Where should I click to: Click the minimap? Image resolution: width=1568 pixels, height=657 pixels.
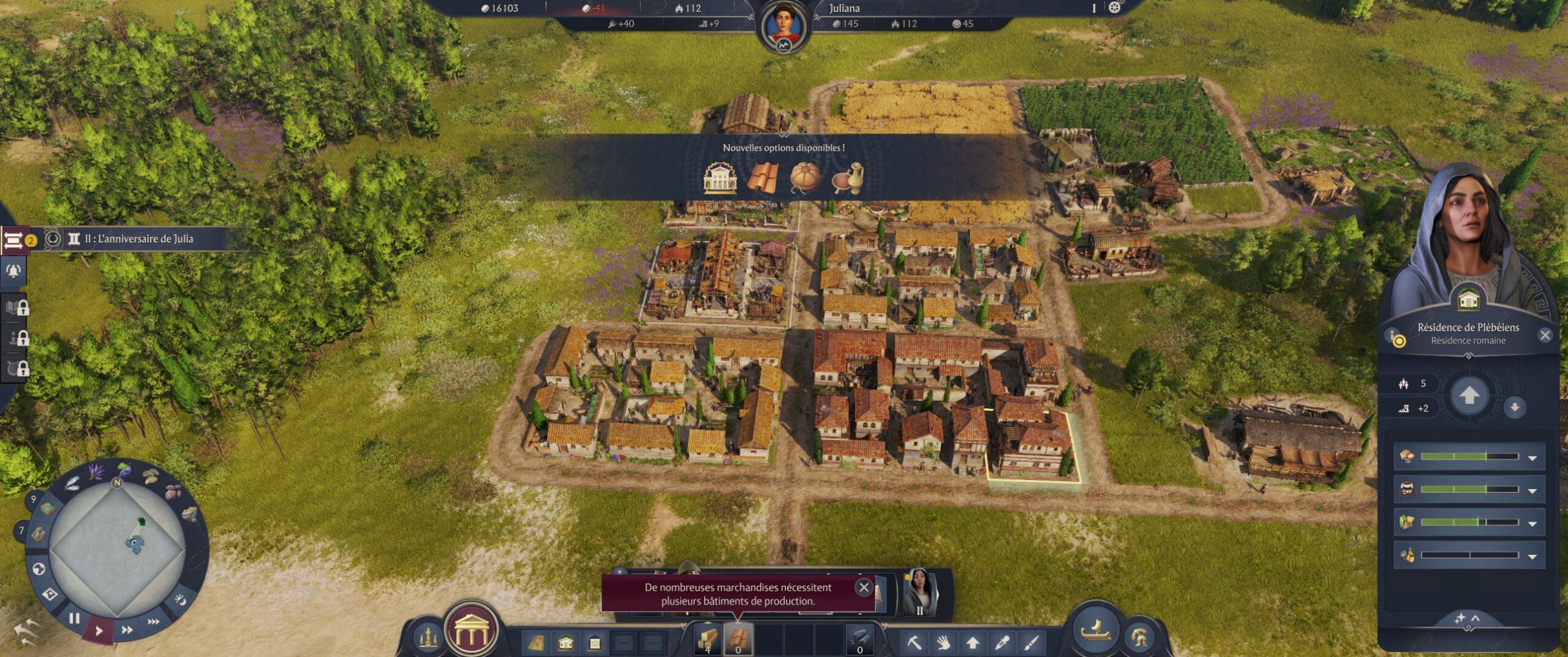117,549
